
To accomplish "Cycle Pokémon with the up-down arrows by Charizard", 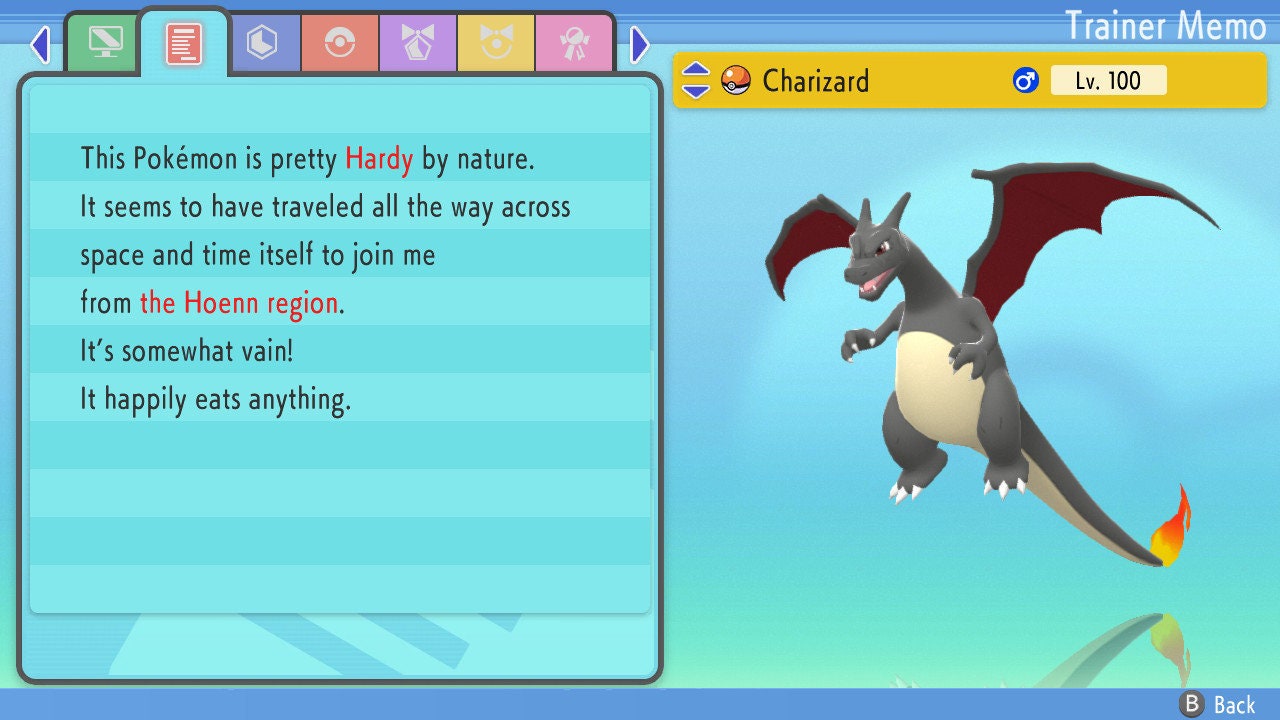I will pyautogui.click(x=696, y=80).
